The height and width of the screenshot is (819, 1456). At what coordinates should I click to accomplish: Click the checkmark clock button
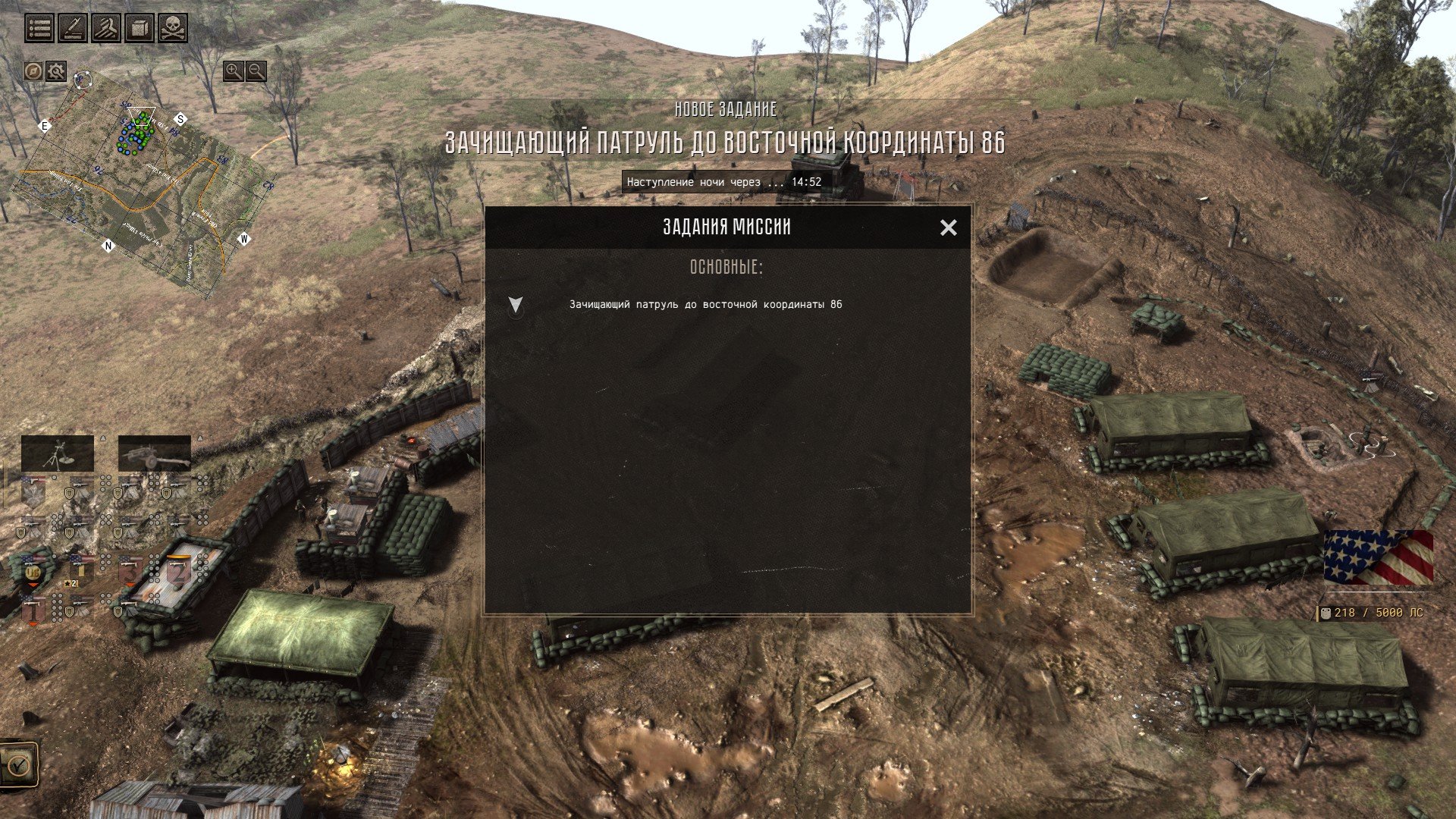17,764
